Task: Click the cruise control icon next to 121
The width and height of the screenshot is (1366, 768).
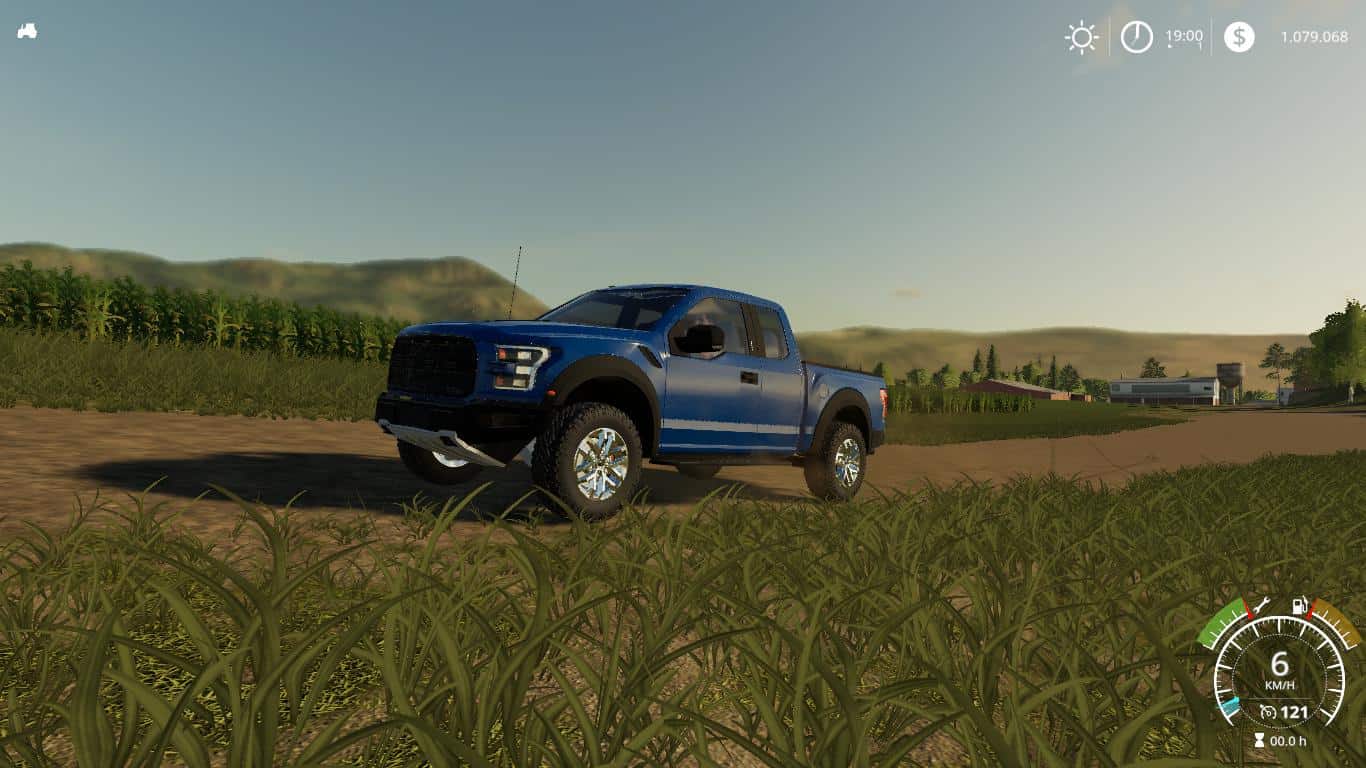Action: (x=1269, y=710)
